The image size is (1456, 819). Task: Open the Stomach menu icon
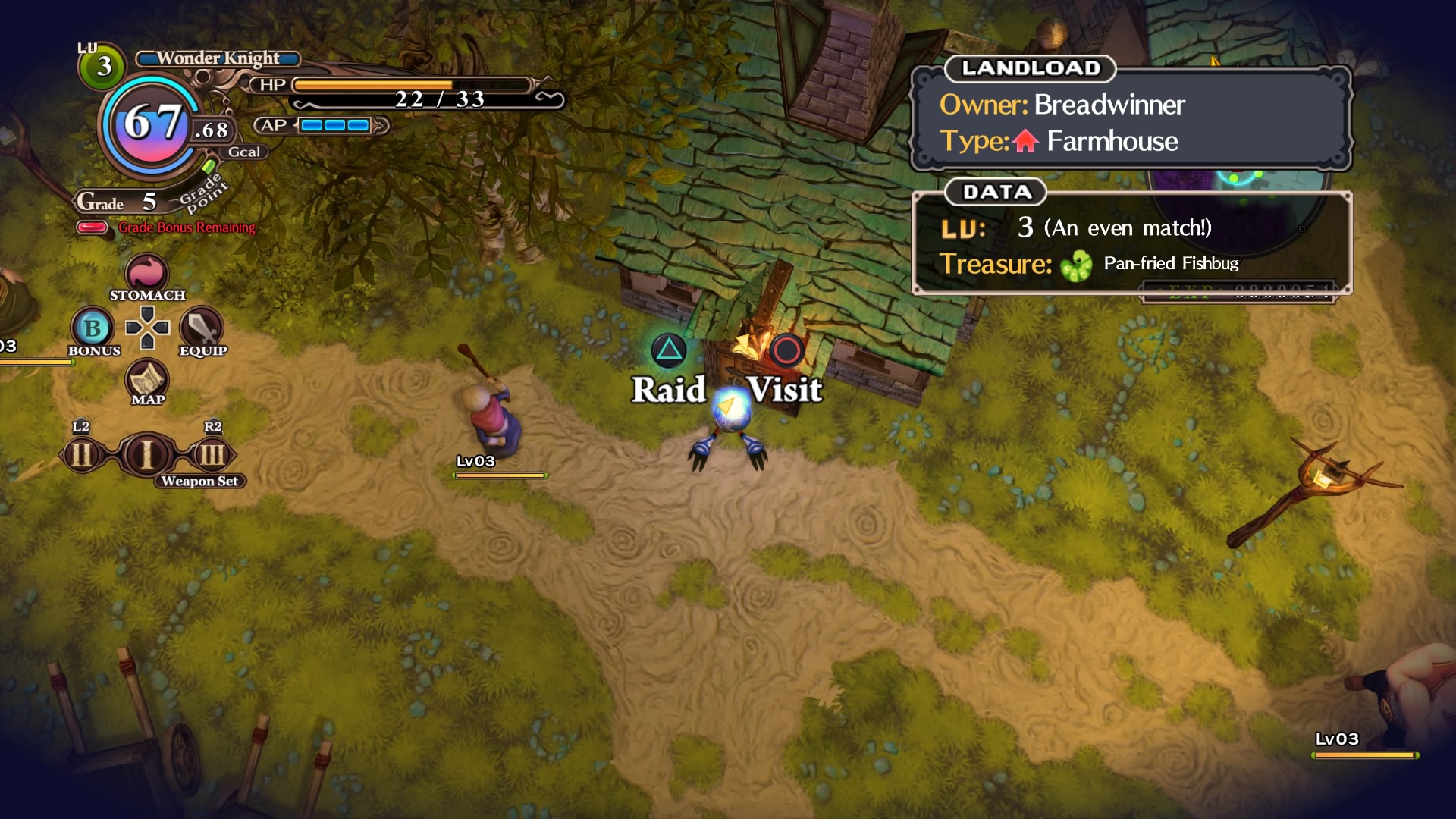coord(147,273)
